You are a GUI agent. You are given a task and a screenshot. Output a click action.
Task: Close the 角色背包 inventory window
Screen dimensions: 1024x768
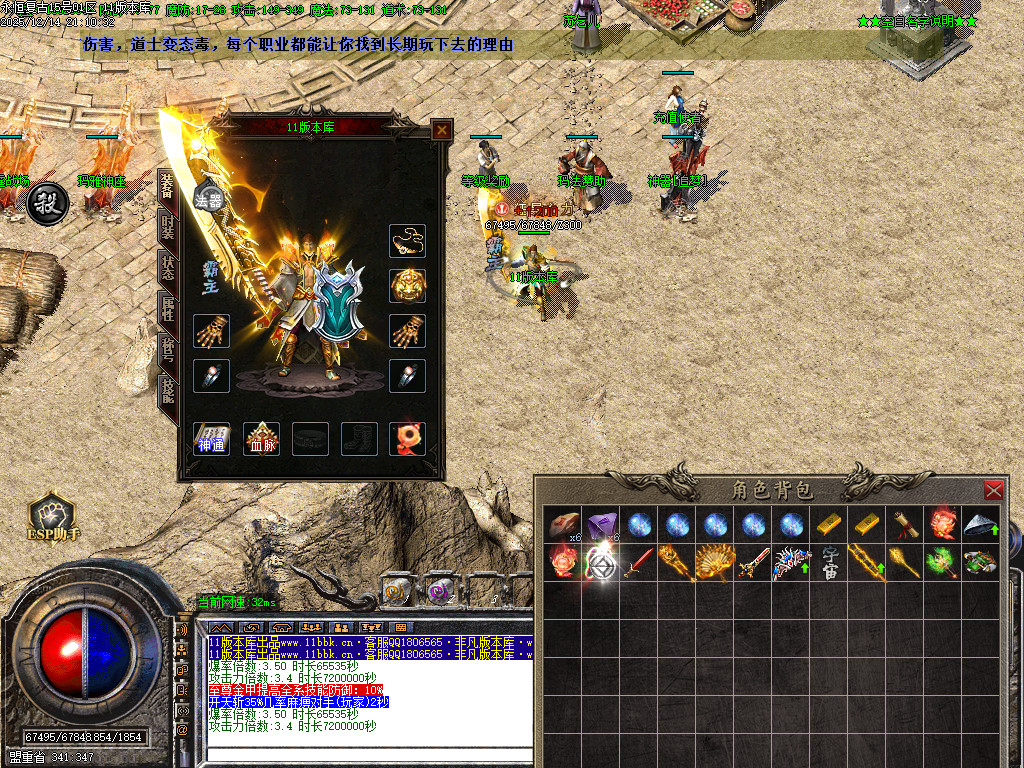(993, 490)
